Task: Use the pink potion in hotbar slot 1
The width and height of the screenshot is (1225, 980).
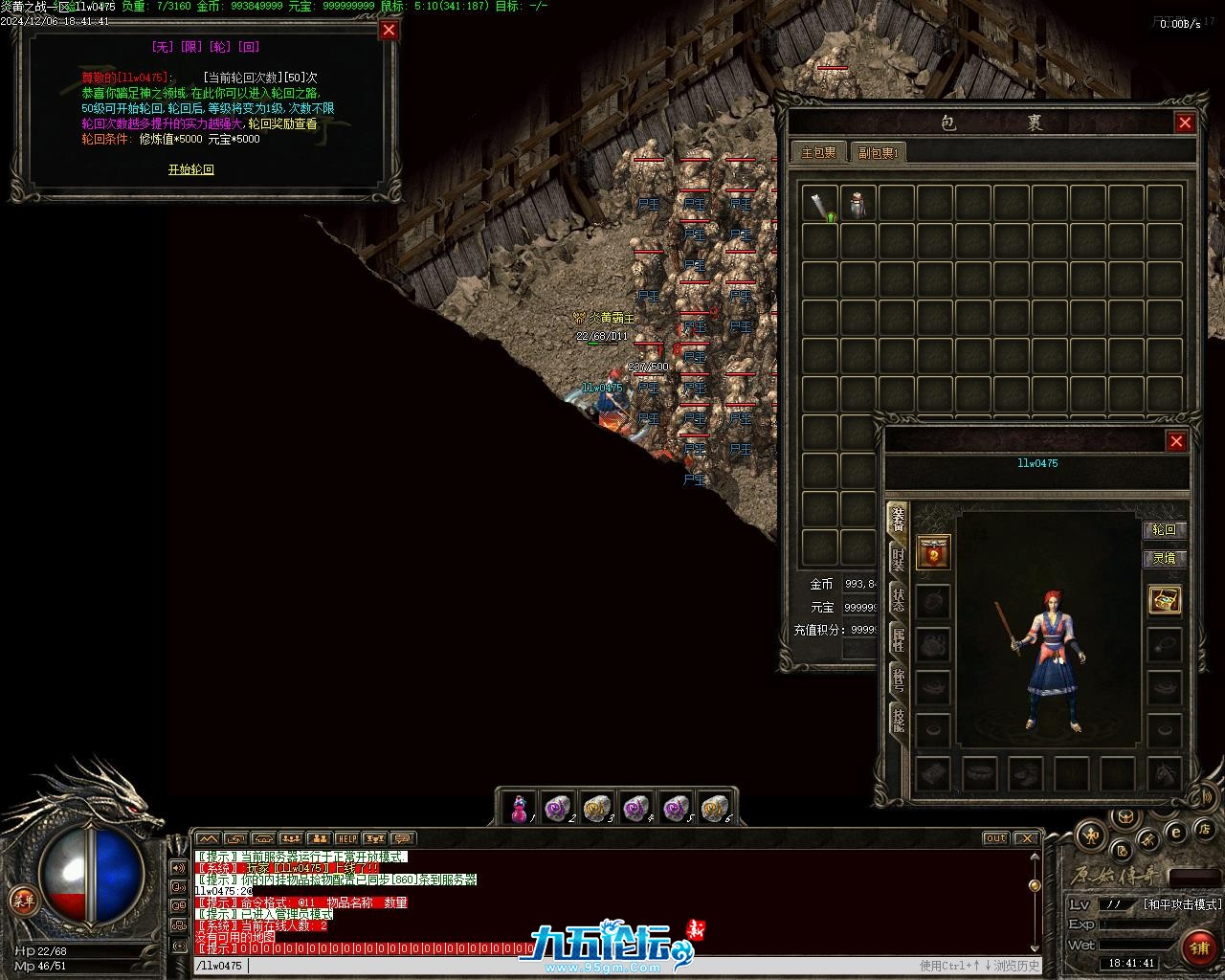Action: pyautogui.click(x=520, y=809)
